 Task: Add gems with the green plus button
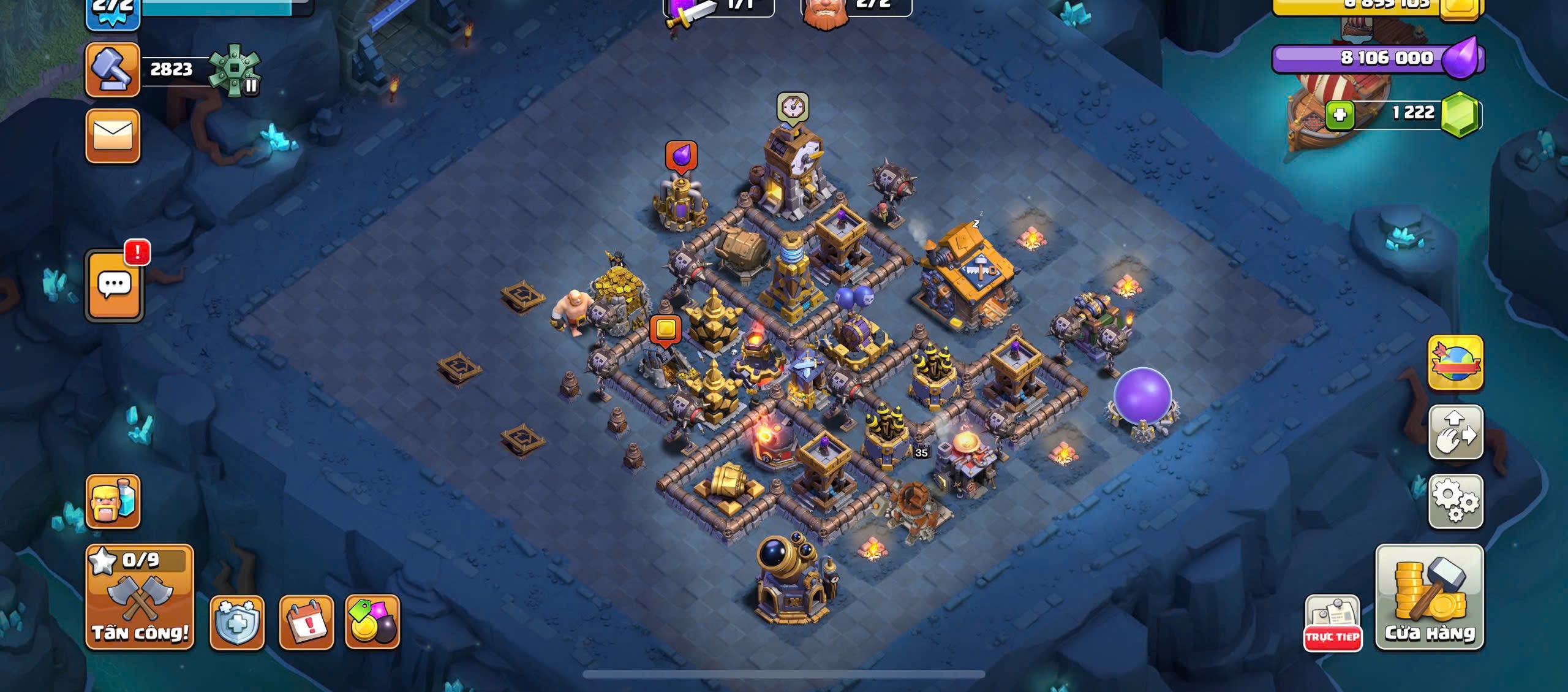tap(1340, 115)
